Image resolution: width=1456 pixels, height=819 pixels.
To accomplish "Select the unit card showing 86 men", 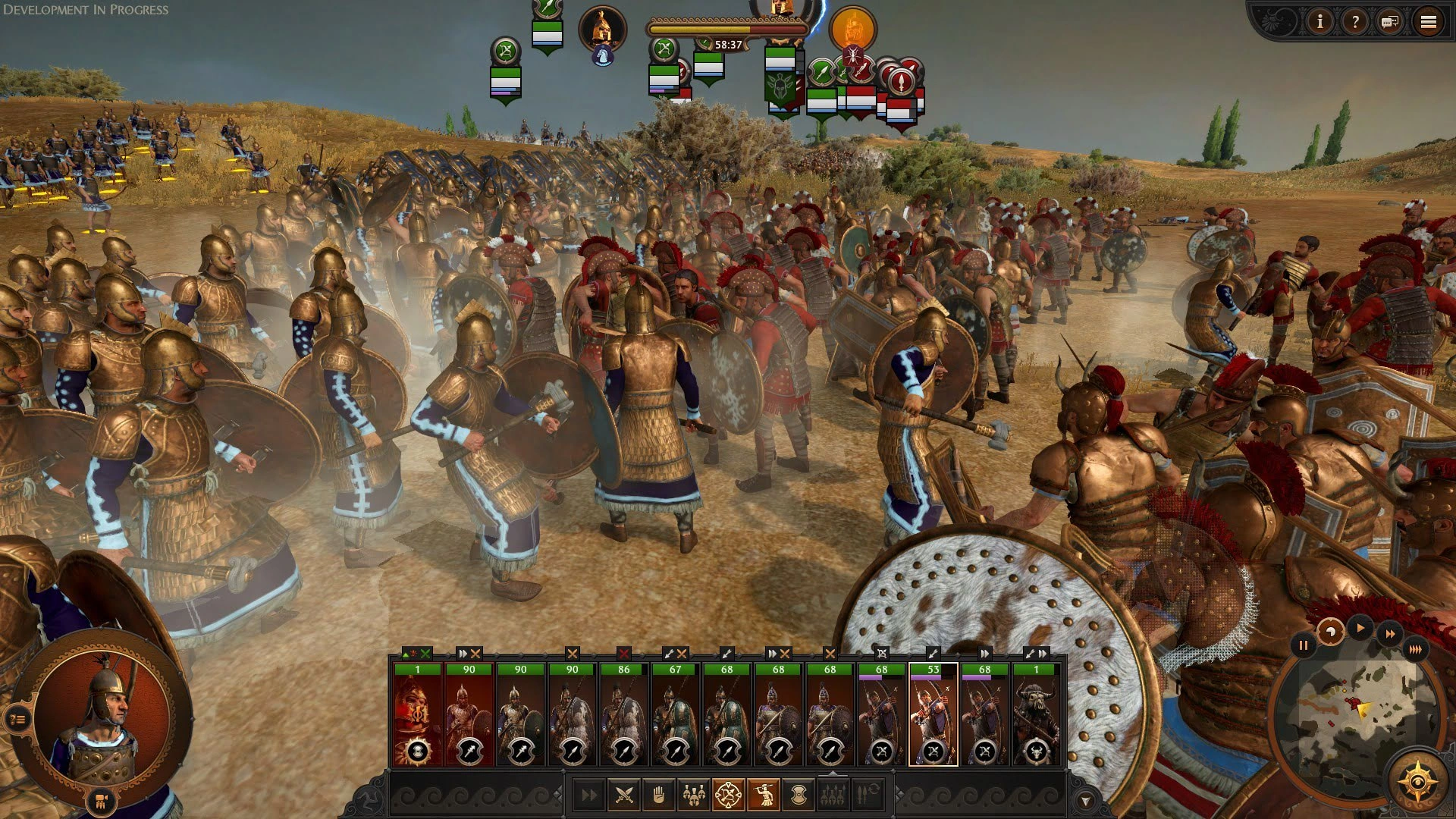I will (x=623, y=714).
